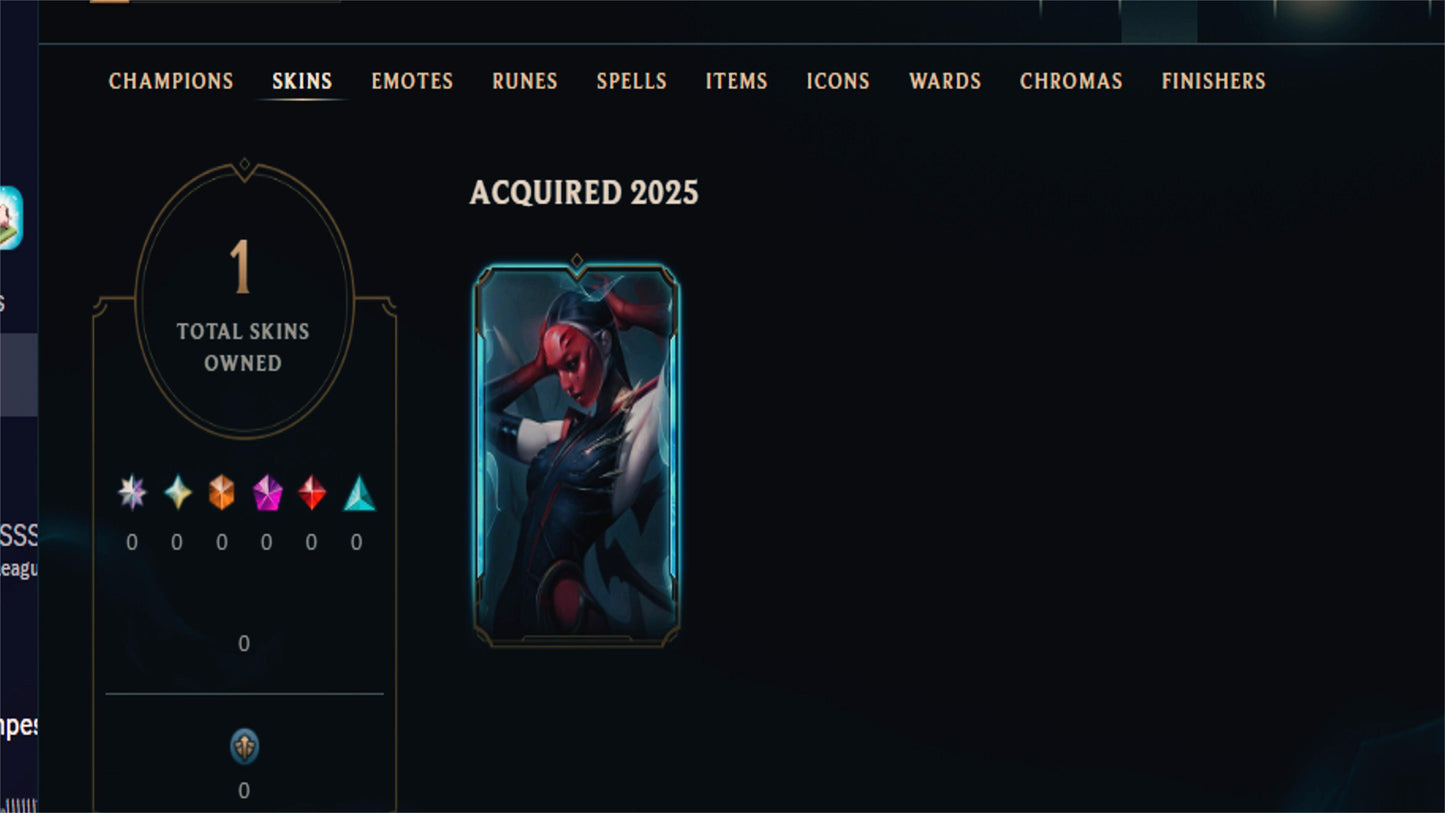Select the RUNES tab
This screenshot has width=1445, height=813.
click(x=524, y=81)
